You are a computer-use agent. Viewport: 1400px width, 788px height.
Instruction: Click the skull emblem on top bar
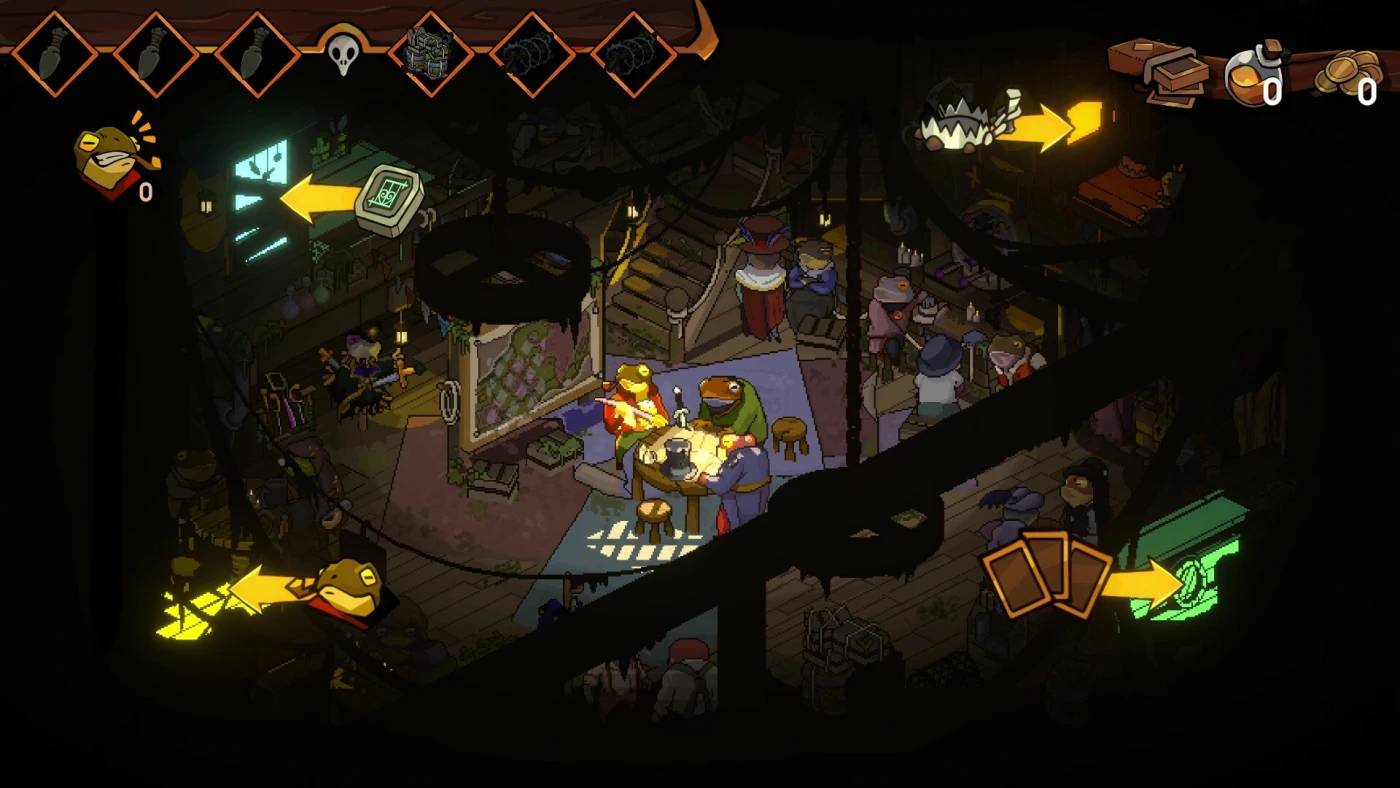coord(343,53)
